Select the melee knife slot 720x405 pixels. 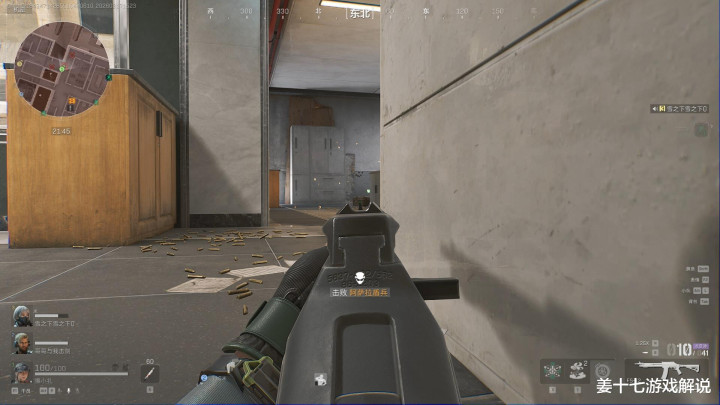pos(149,374)
